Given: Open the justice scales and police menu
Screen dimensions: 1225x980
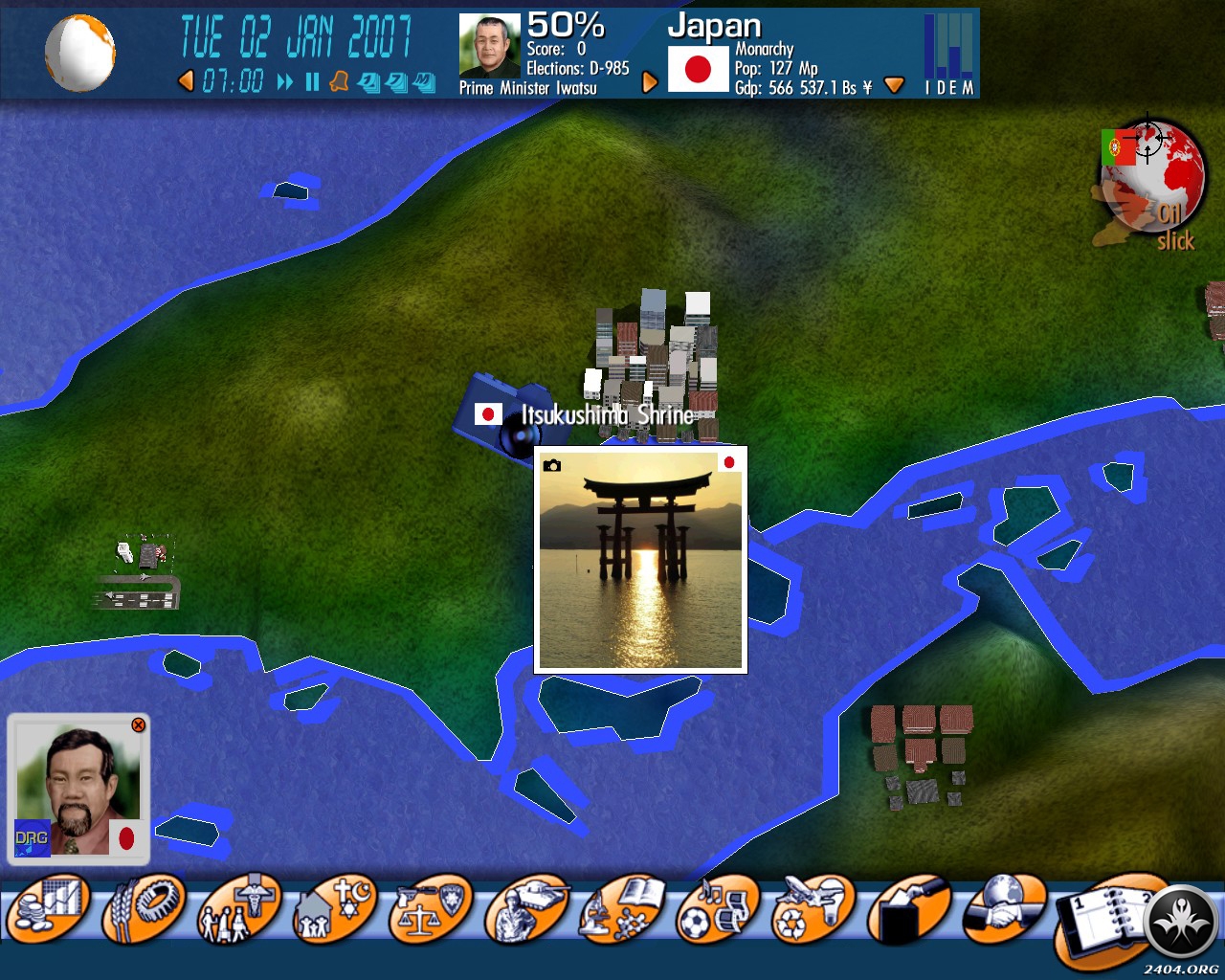Looking at the screenshot, I should tap(431, 909).
